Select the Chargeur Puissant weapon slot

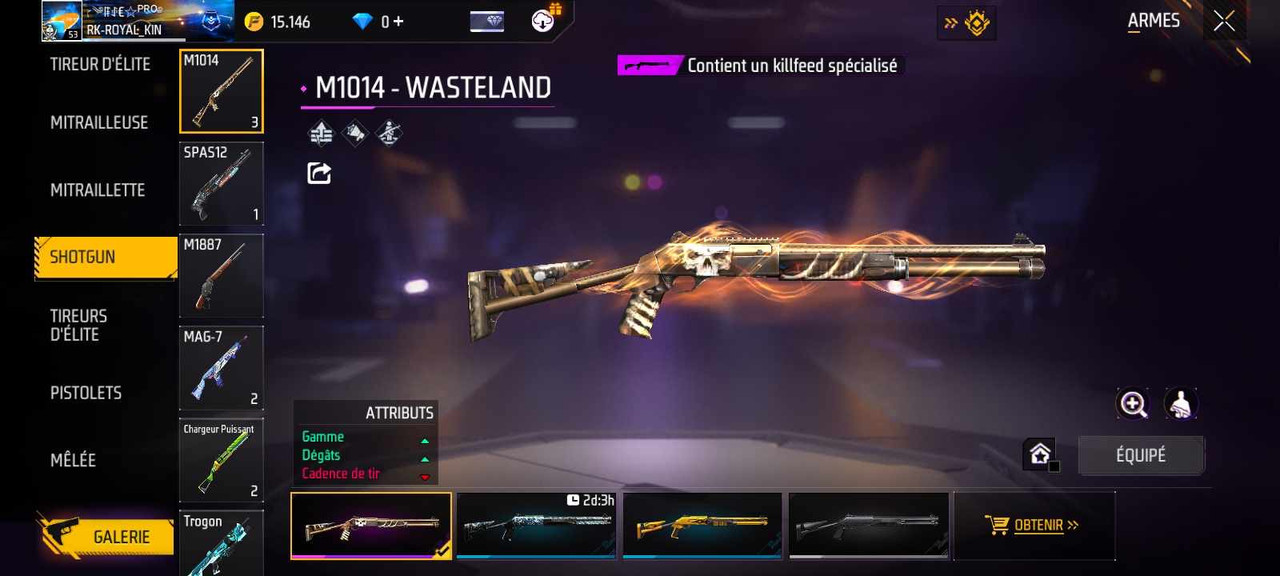click(221, 460)
